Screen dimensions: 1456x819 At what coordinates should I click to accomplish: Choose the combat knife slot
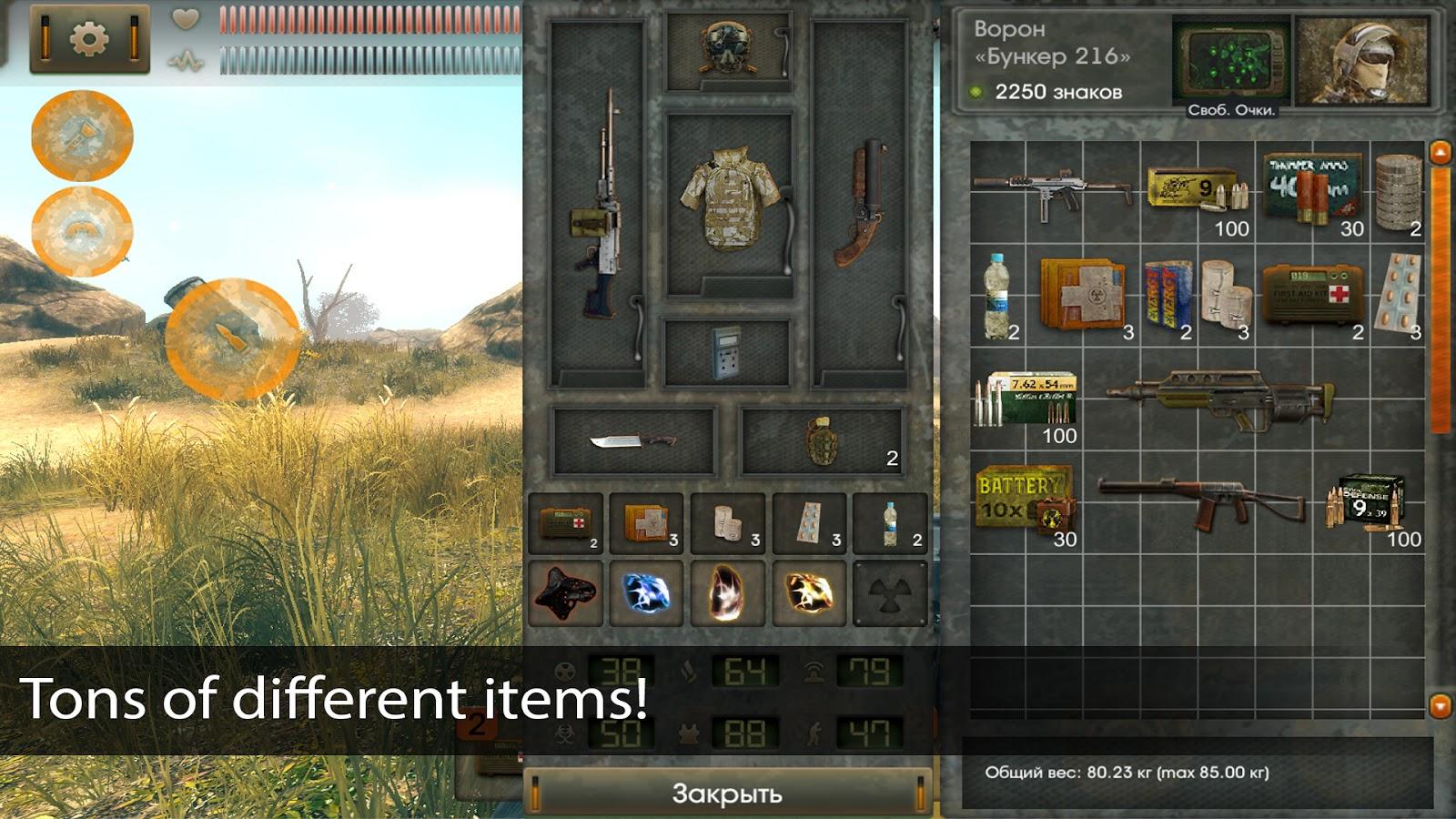[634, 442]
